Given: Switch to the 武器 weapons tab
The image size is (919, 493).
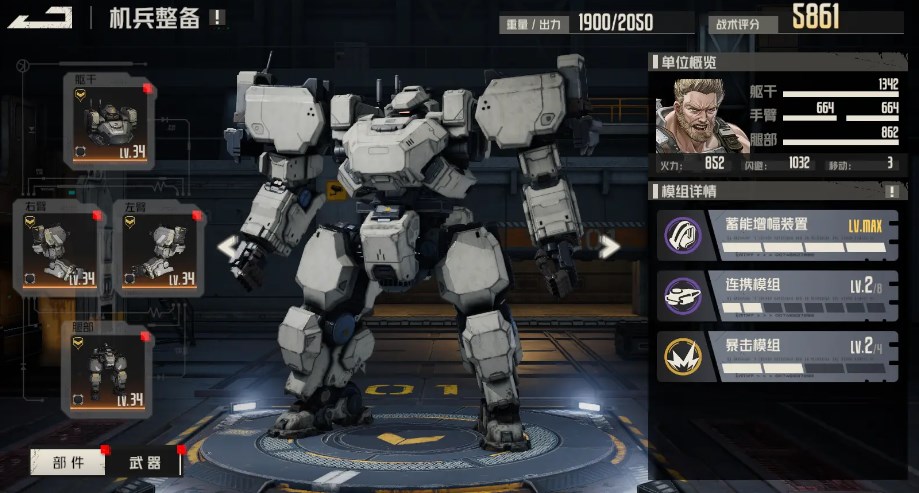Looking at the screenshot, I should coord(145,462).
